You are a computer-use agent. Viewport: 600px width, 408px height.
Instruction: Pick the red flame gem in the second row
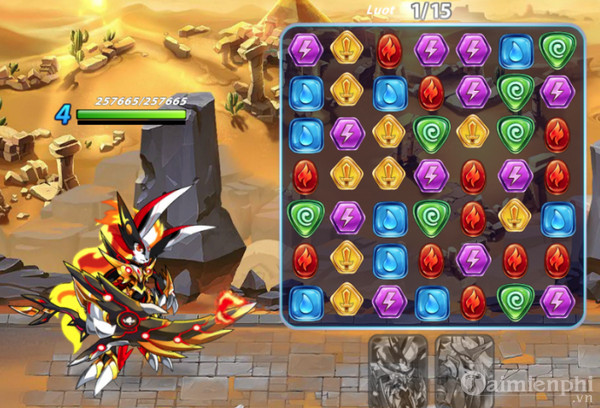(431, 92)
